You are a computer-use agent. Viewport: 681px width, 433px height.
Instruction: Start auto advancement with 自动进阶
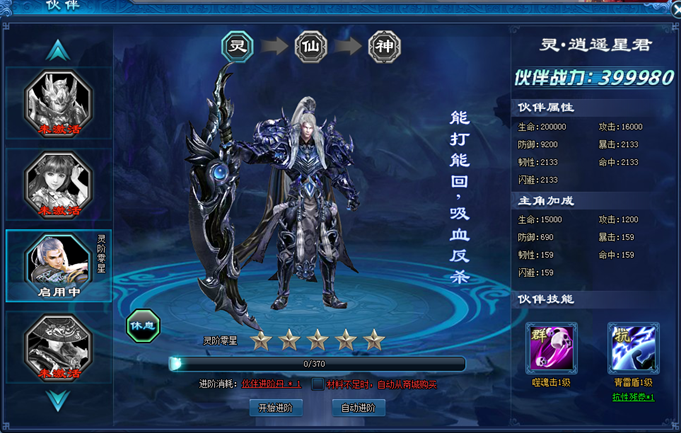(358, 408)
